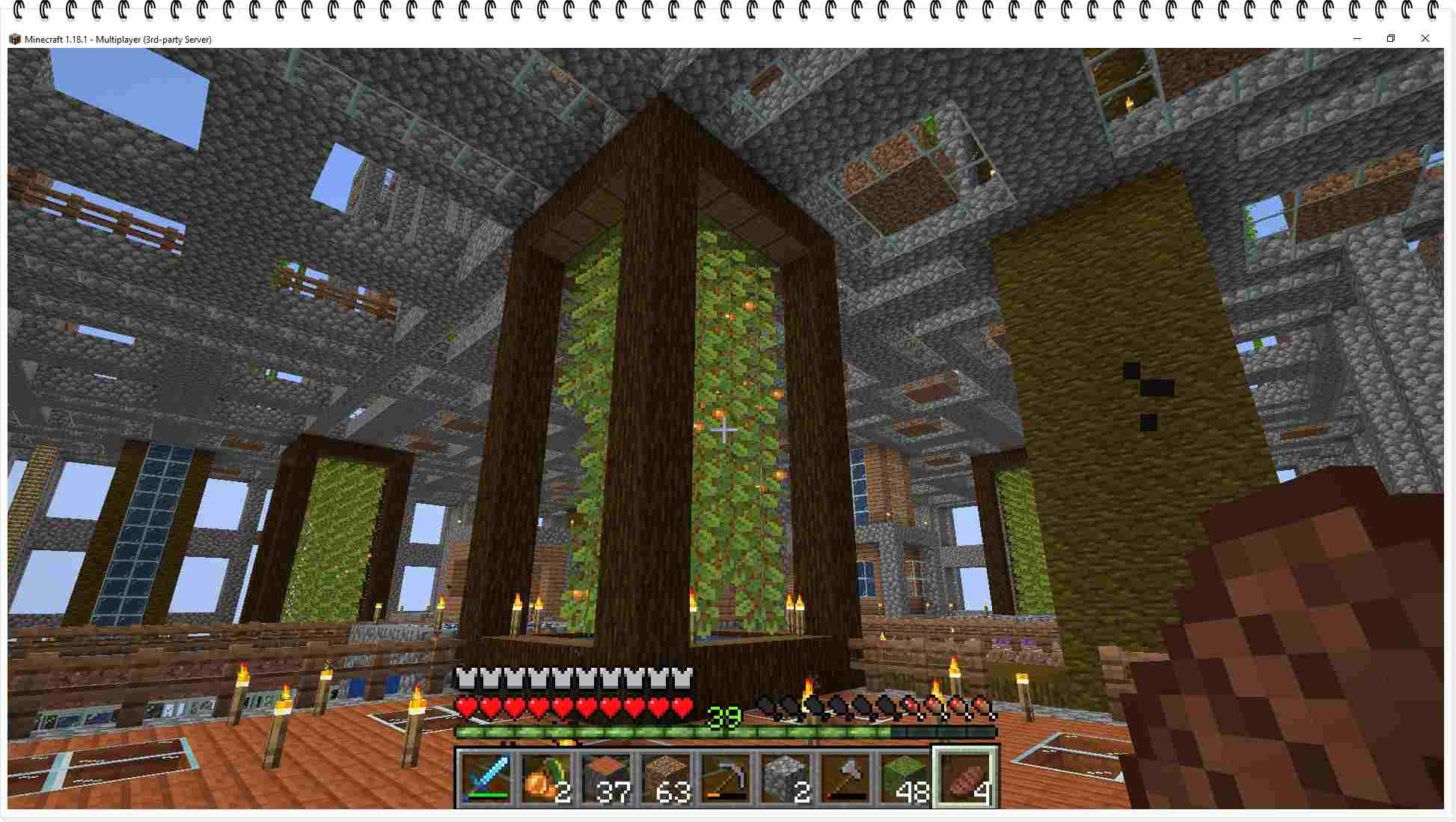The image size is (1456, 822).
Task: Minimize the Minecraft window
Action: [1357, 39]
